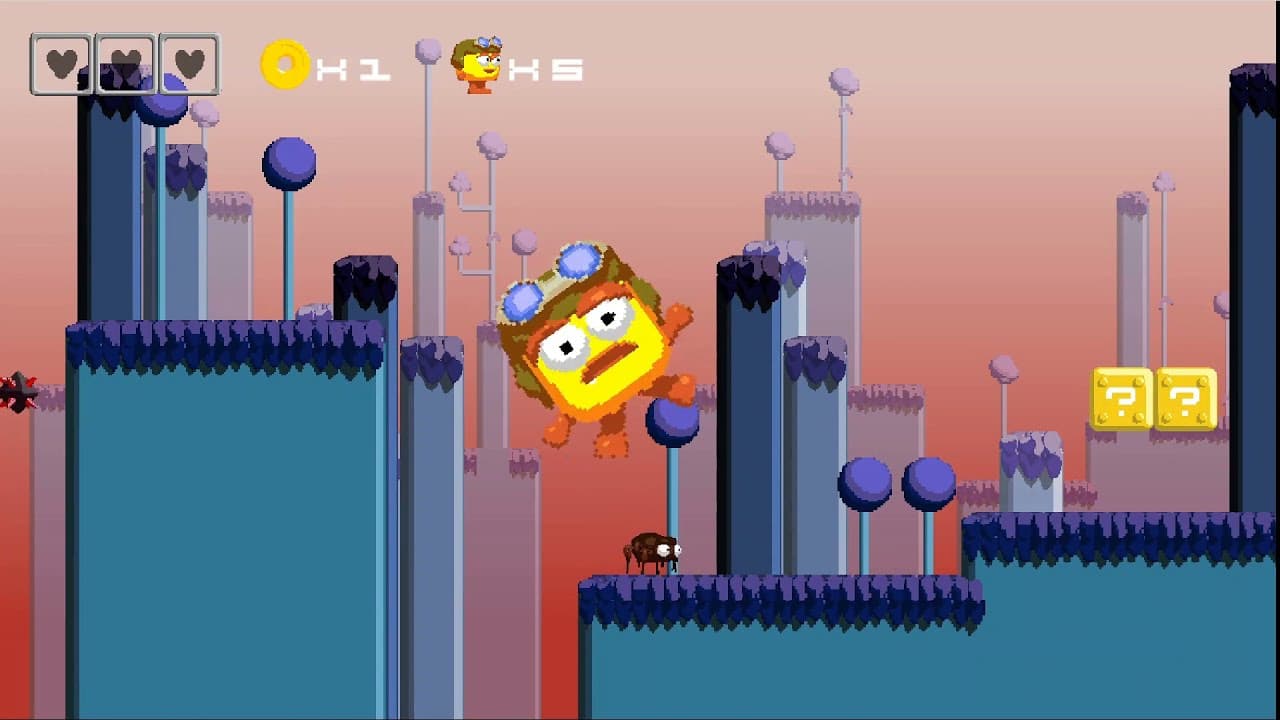Click the brown bug enemy on the platform
The image size is (1280, 720).
[655, 552]
